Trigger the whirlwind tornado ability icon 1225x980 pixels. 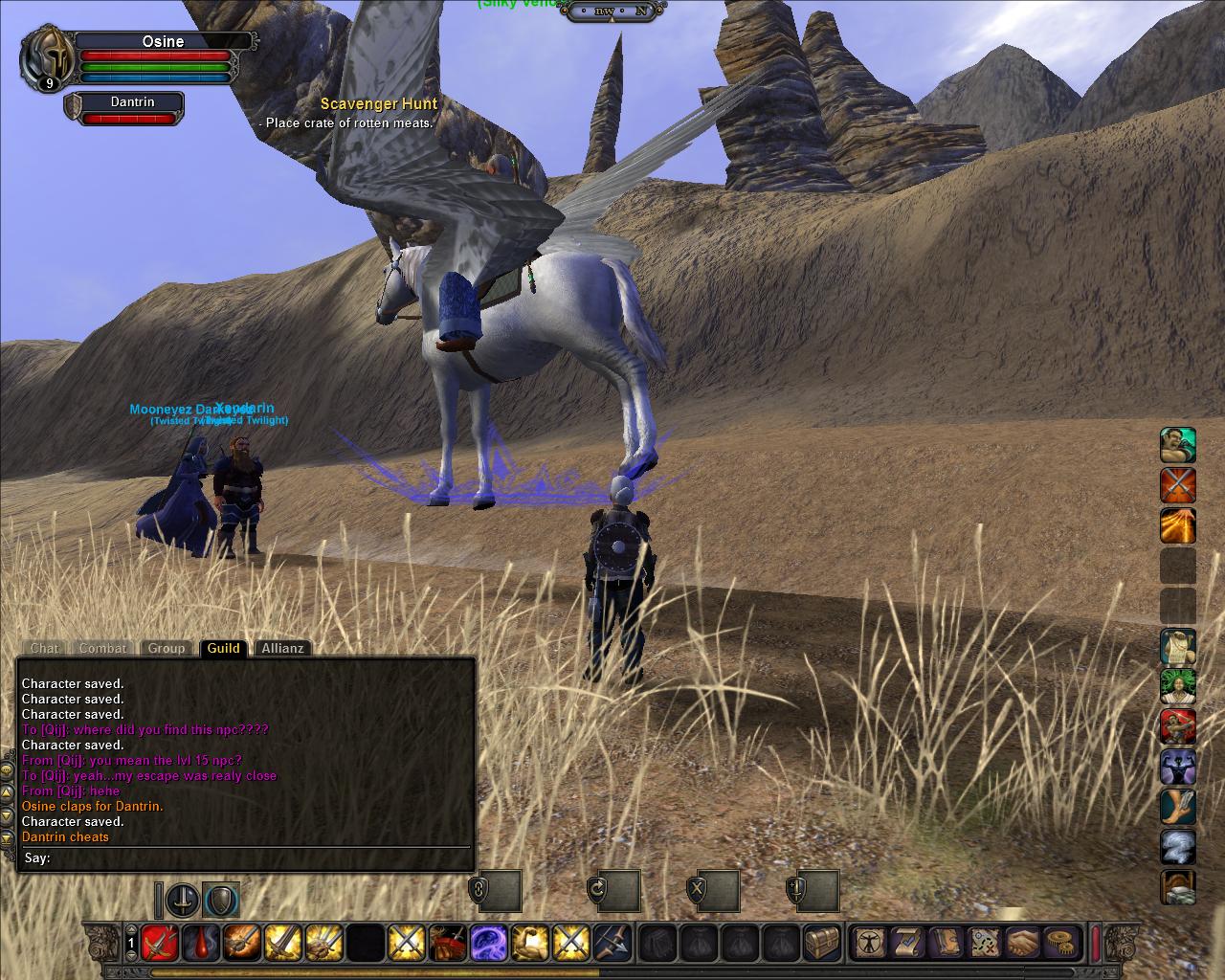(x=1178, y=847)
